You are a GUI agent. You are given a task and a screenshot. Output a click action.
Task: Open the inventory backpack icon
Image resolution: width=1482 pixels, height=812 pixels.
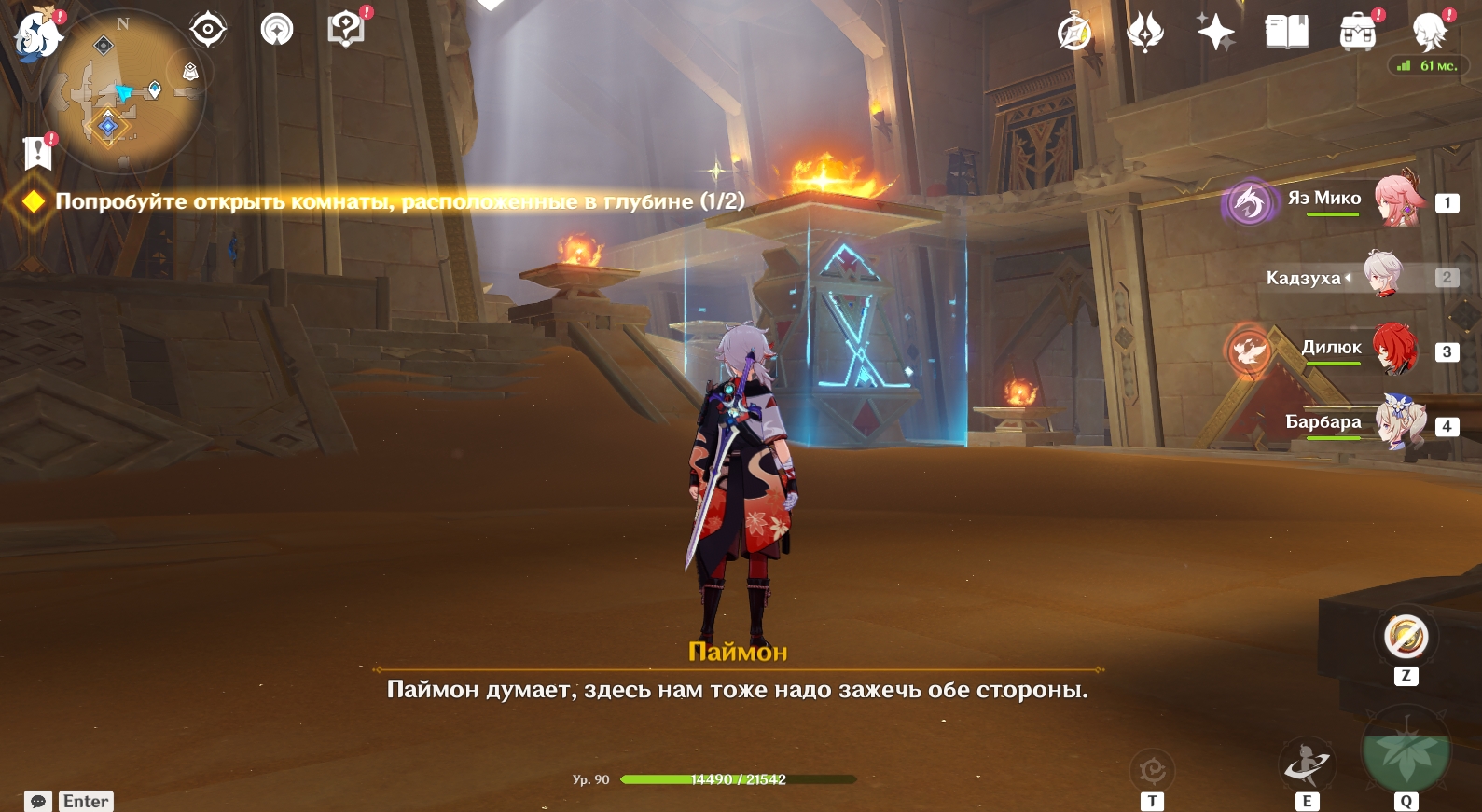(x=1358, y=33)
